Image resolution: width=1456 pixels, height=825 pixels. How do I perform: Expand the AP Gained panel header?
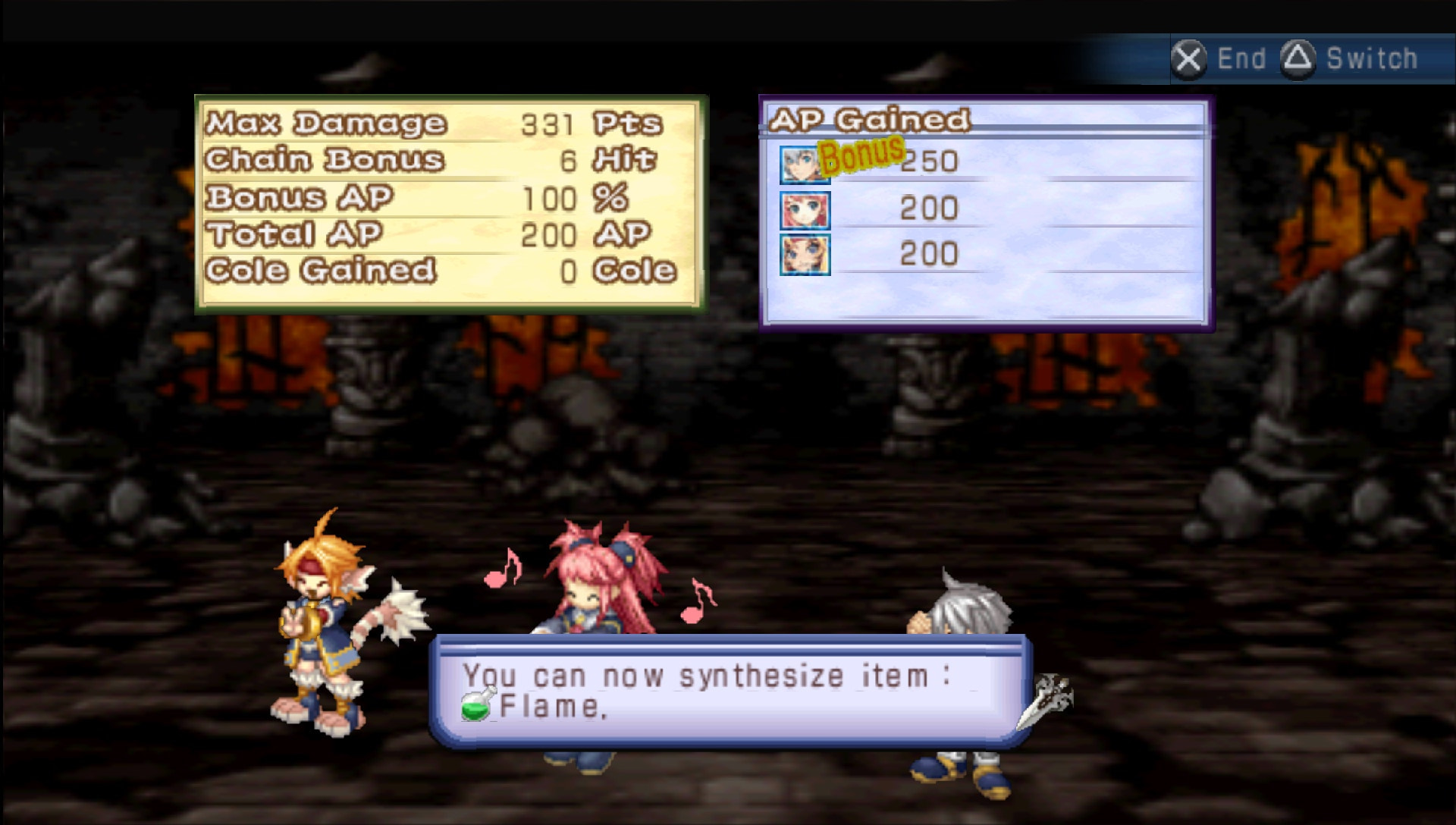tap(869, 119)
